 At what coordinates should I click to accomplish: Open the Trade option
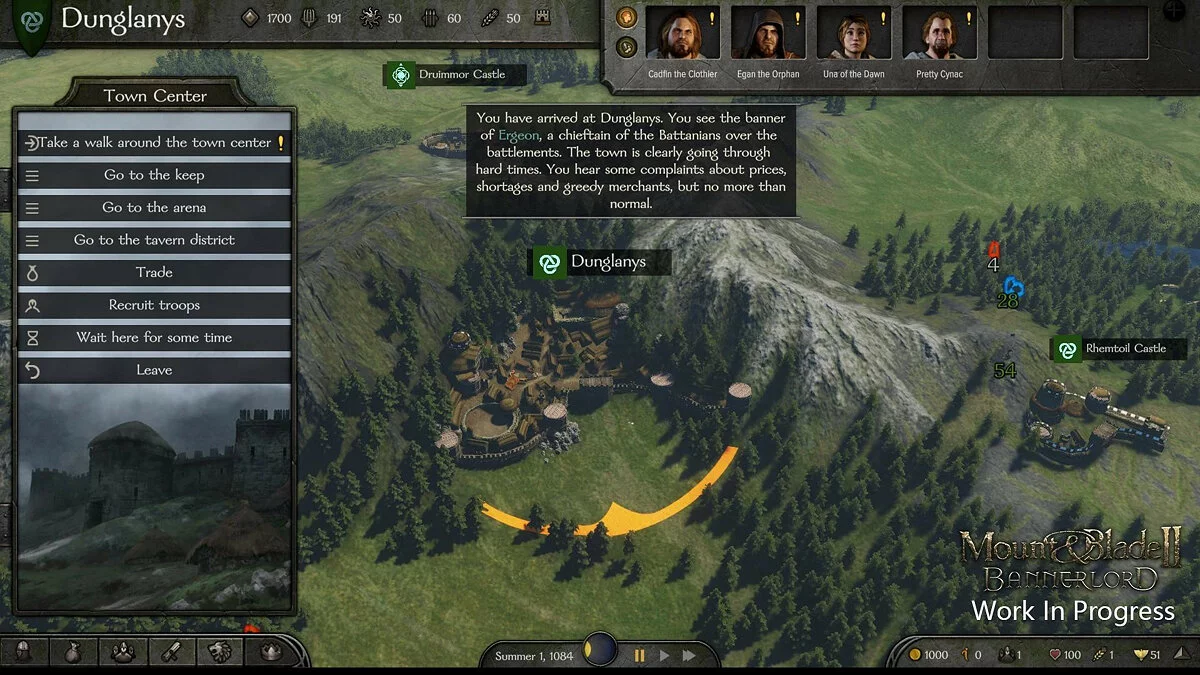(x=154, y=272)
